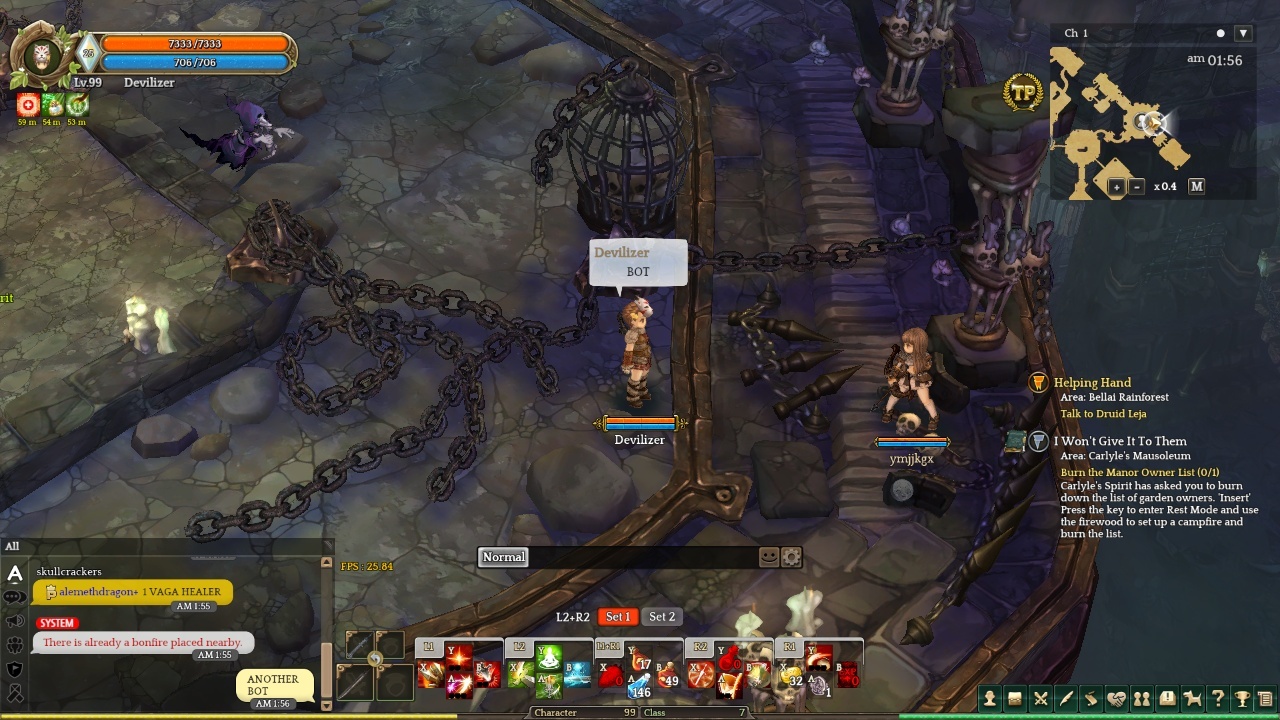Open the crossed swords skills menu
The height and width of the screenshot is (720, 1280).
pyautogui.click(x=1041, y=699)
